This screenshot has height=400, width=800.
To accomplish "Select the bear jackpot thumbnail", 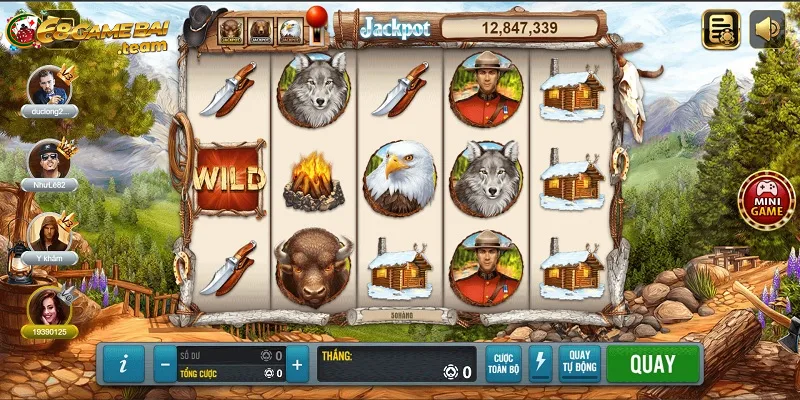I will (261, 31).
